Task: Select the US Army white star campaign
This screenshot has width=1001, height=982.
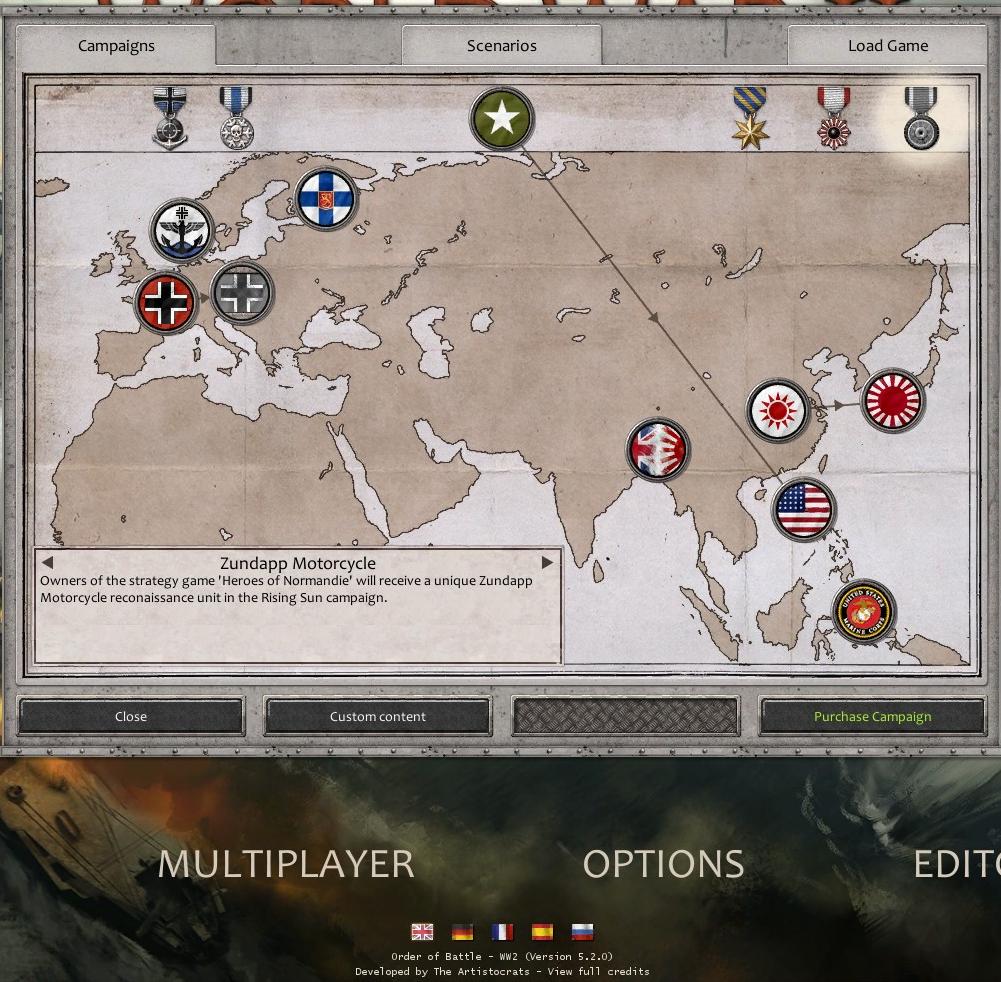Action: pos(502,118)
